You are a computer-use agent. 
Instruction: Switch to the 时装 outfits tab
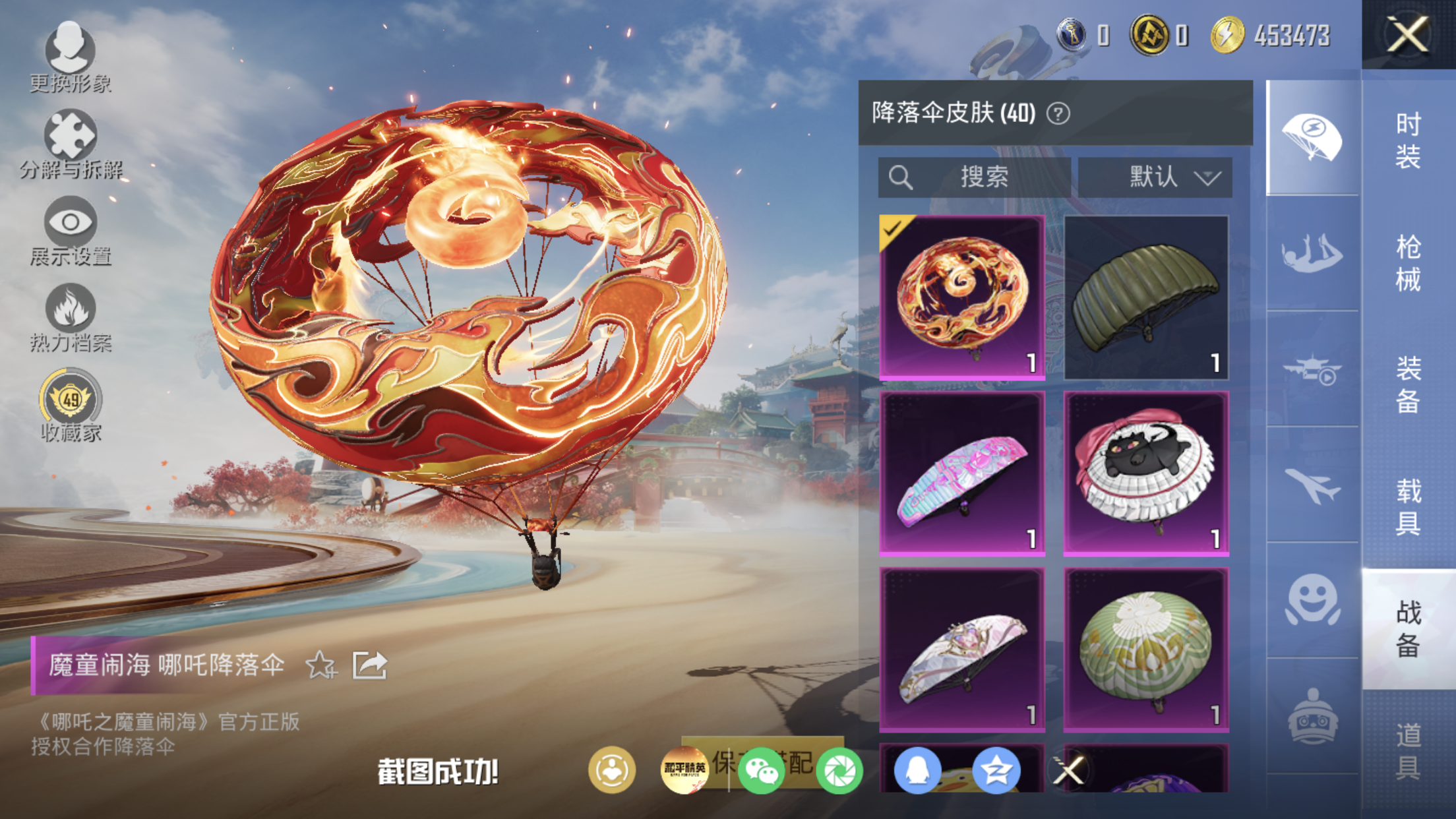pos(1408,140)
